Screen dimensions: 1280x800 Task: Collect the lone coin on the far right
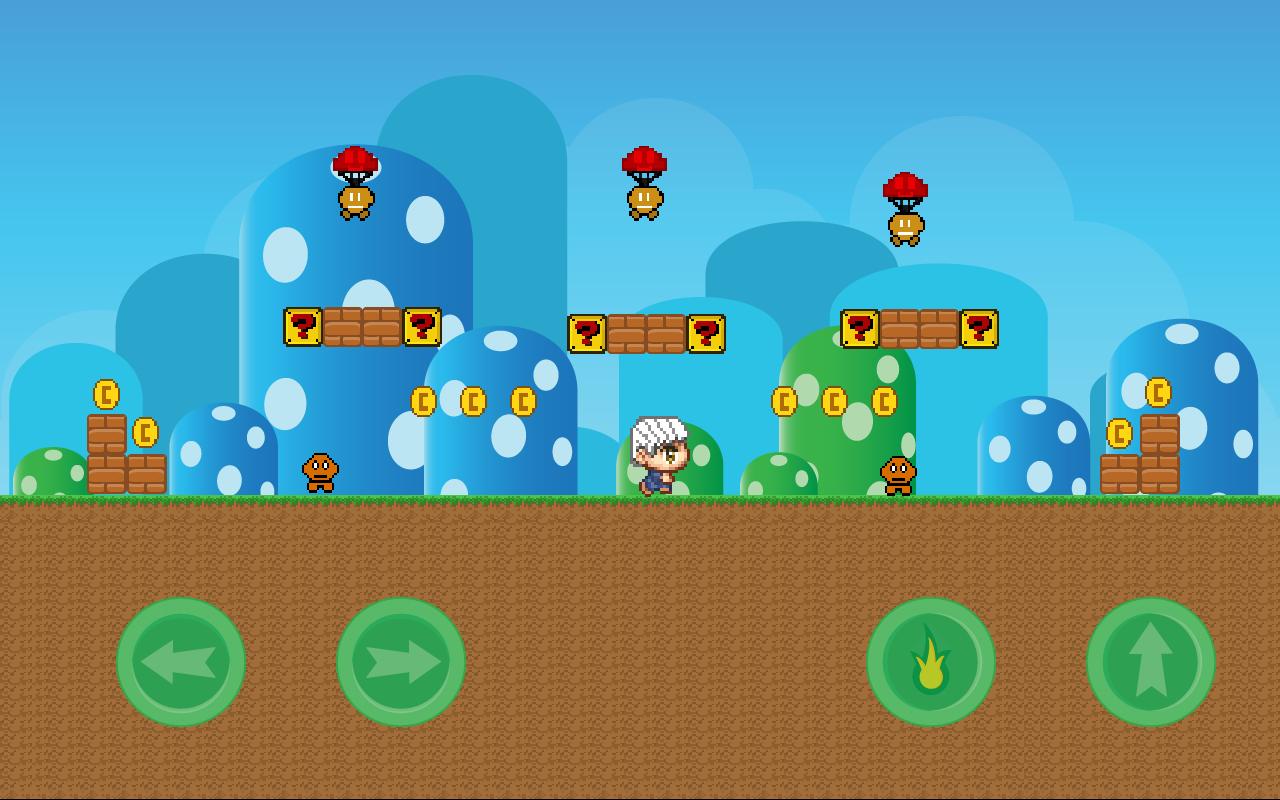1158,393
